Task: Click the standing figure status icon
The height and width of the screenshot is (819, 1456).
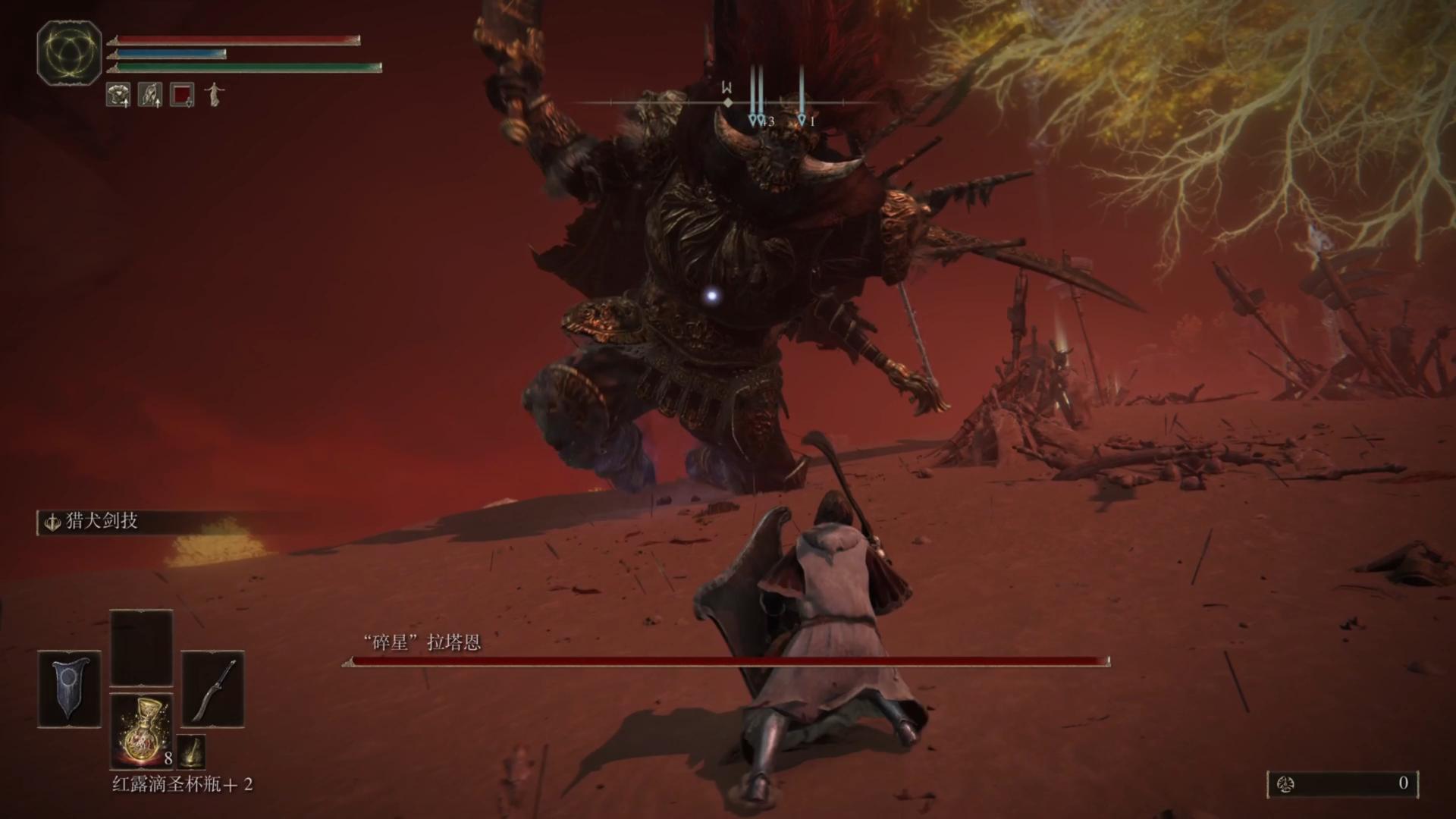Action: click(x=215, y=95)
